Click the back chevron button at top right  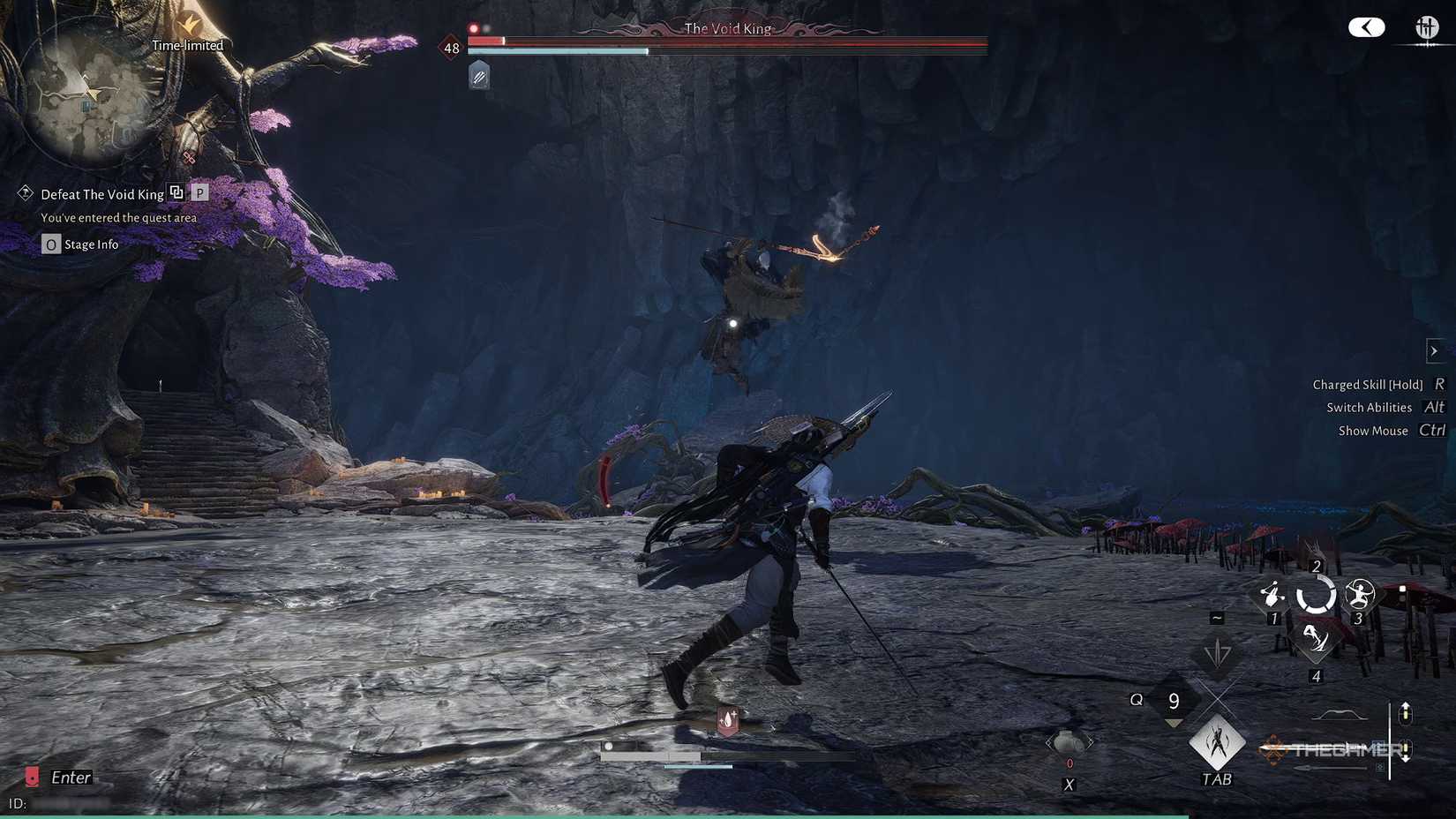tap(1366, 26)
